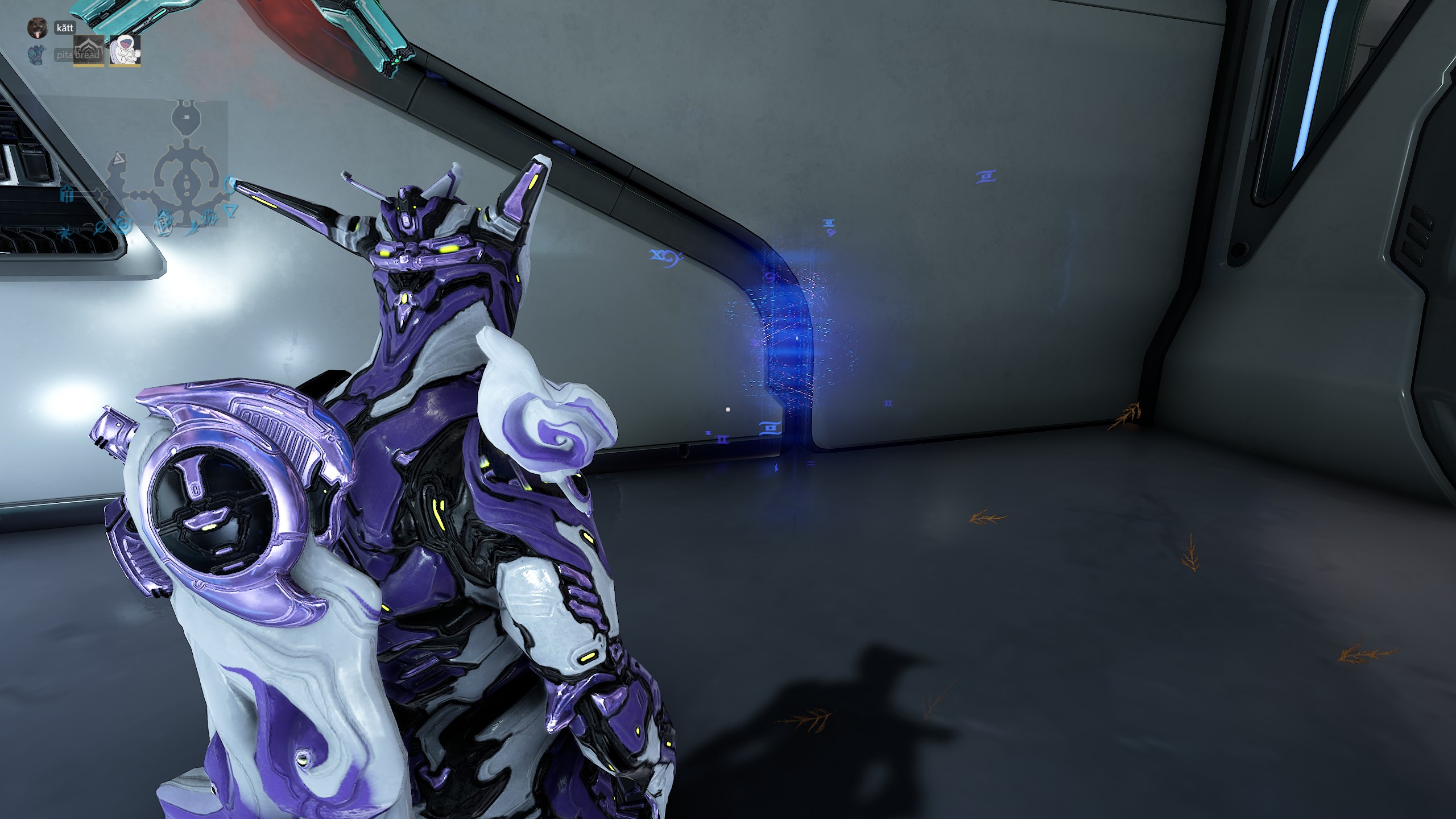
Task: Click the Lotus glyph next to pita bread
Action: pyautogui.click(x=88, y=50)
